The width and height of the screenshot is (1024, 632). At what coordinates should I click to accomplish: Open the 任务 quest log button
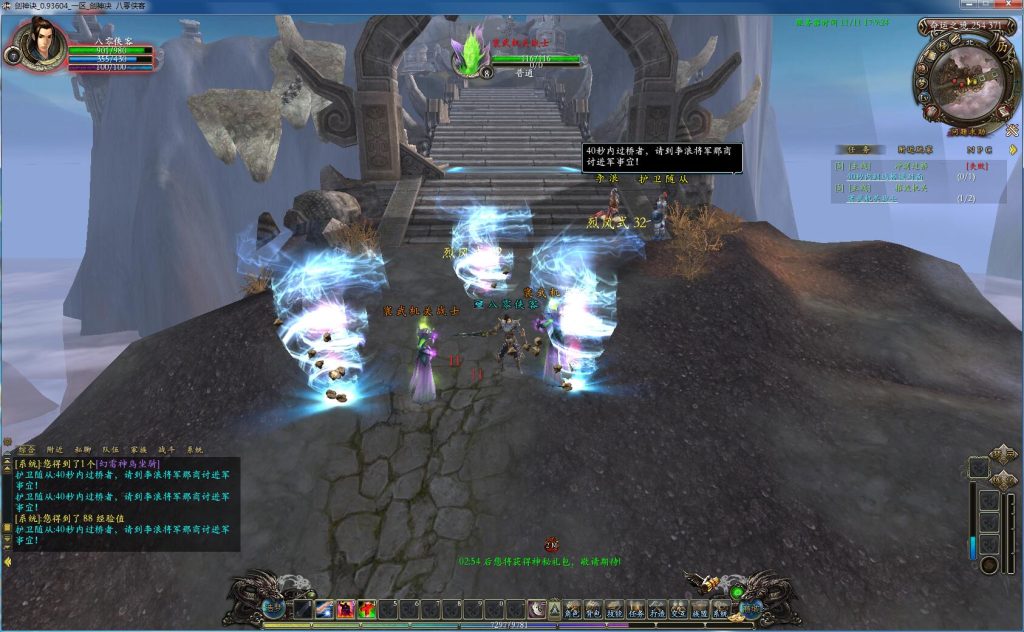tap(636, 609)
